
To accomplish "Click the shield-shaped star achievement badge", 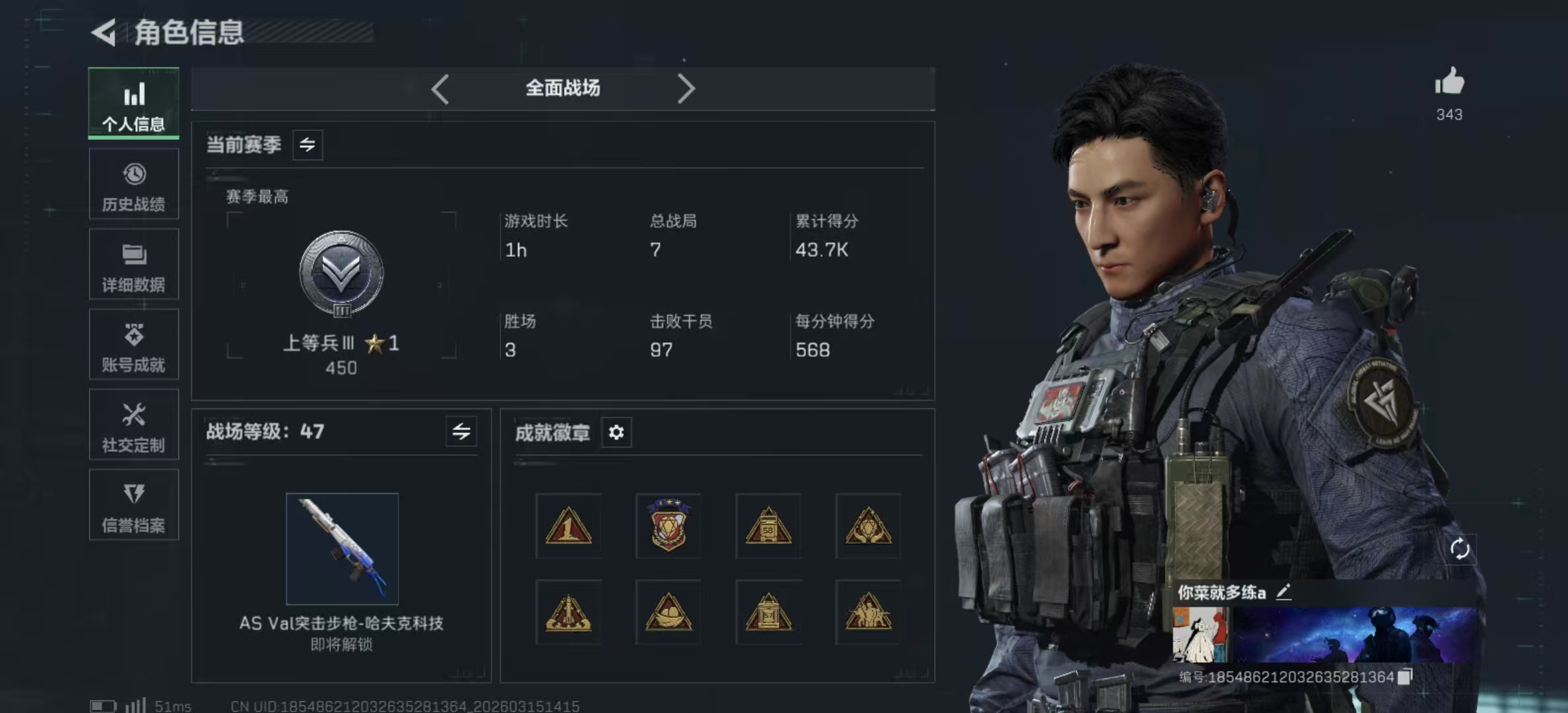I will tap(669, 526).
